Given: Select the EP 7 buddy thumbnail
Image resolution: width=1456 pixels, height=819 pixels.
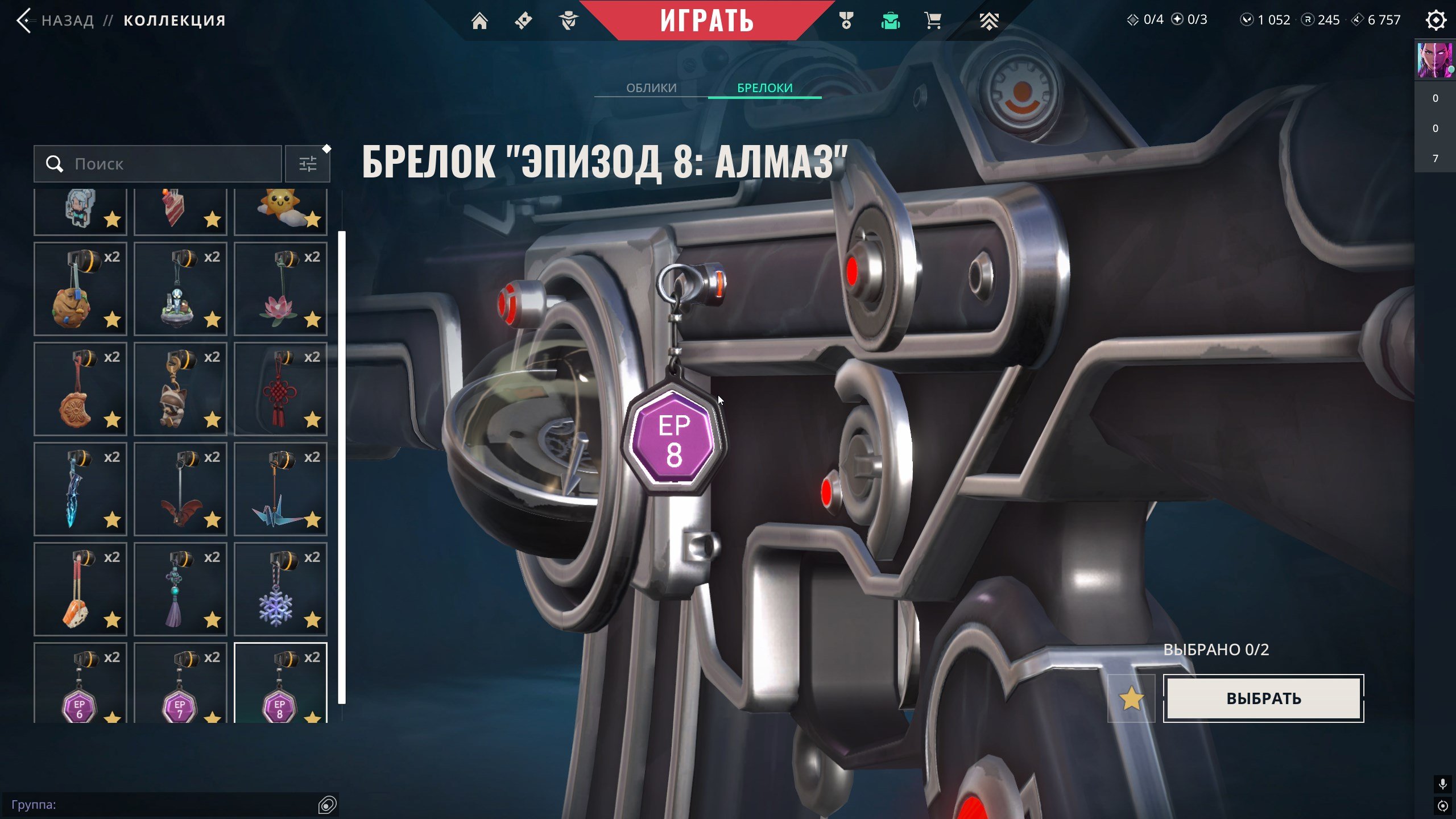Looking at the screenshot, I should [x=180, y=688].
